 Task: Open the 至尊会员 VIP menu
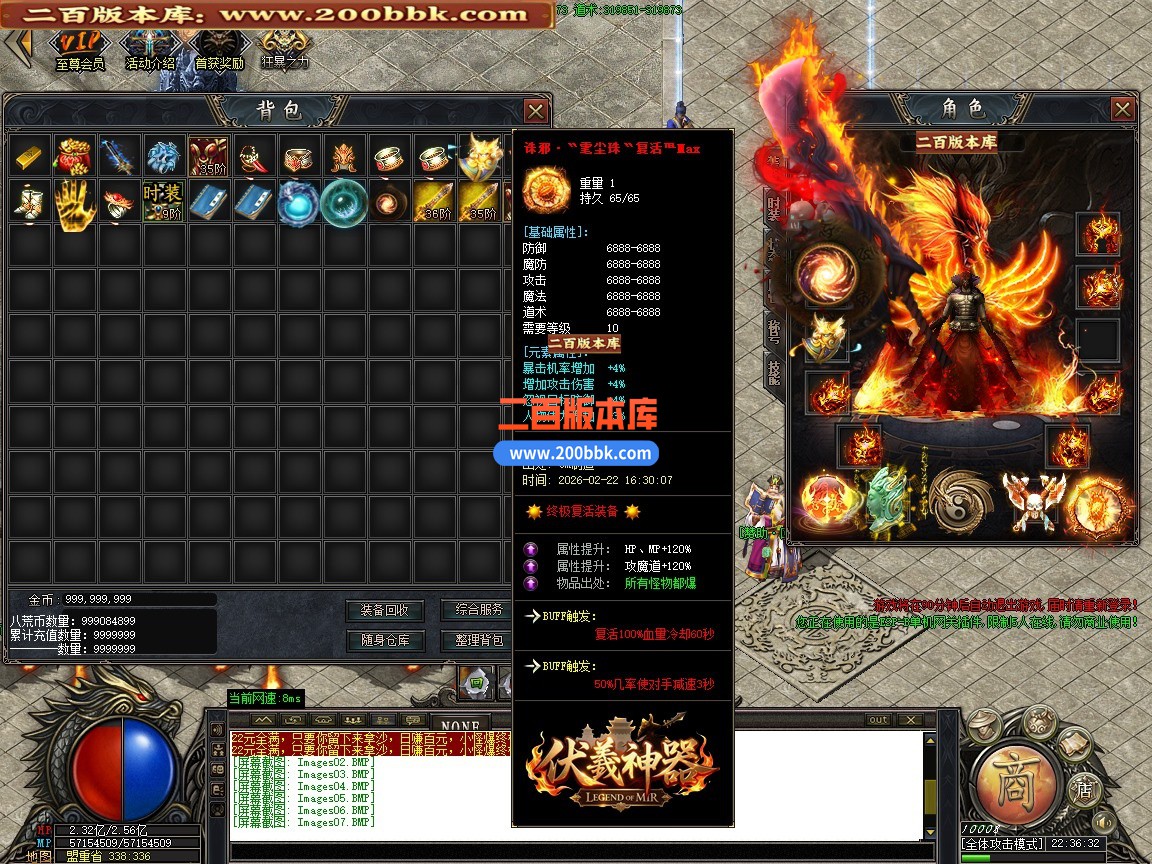[79, 49]
